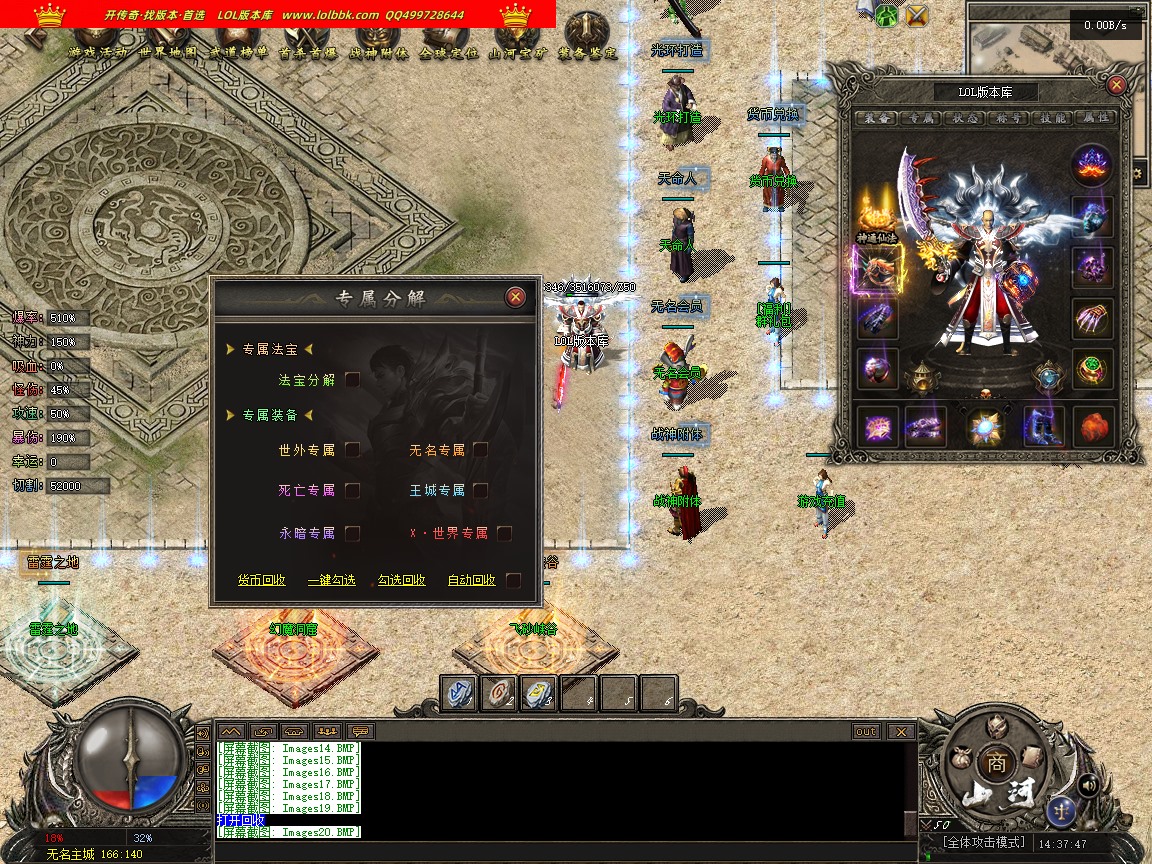
Task: Toggle the 自动回收 checkbox
Action: click(513, 580)
